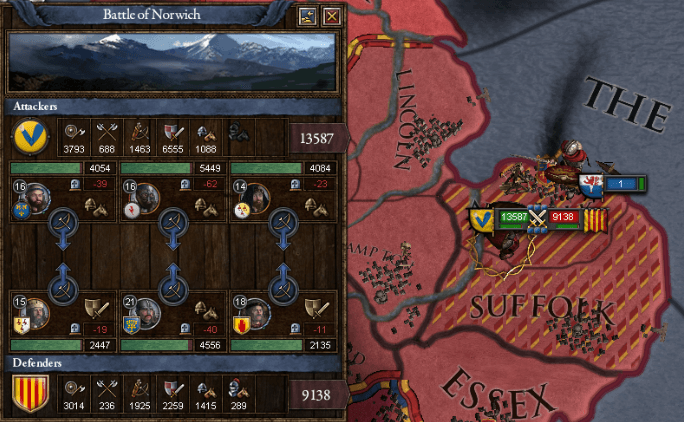This screenshot has width=684, height=422.
Task: Select the white-and-blue shield fleet marker
Action: point(591,185)
